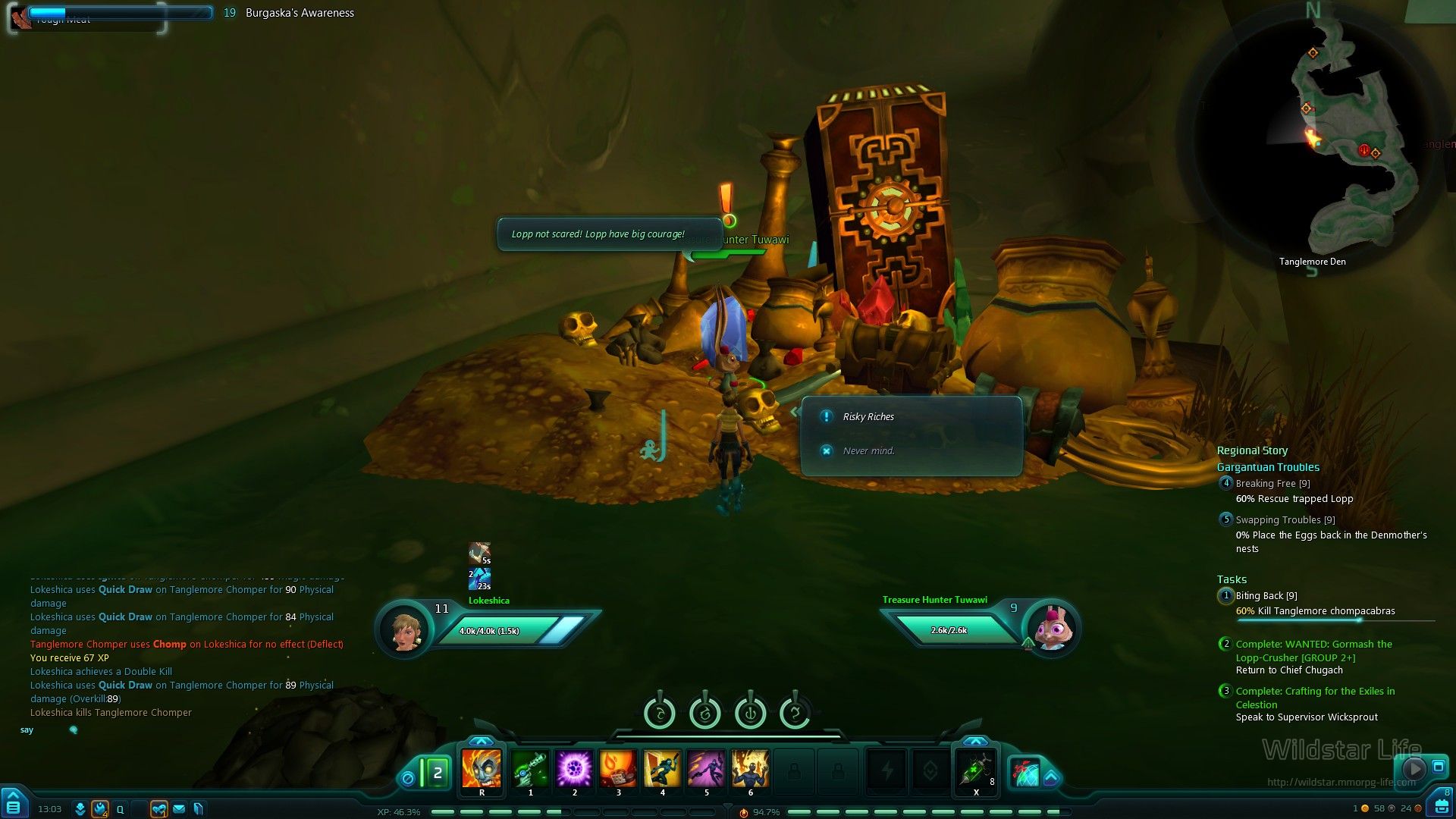The height and width of the screenshot is (819, 1456).
Task: Activate the flaming skull ability on slot R
Action: (482, 769)
